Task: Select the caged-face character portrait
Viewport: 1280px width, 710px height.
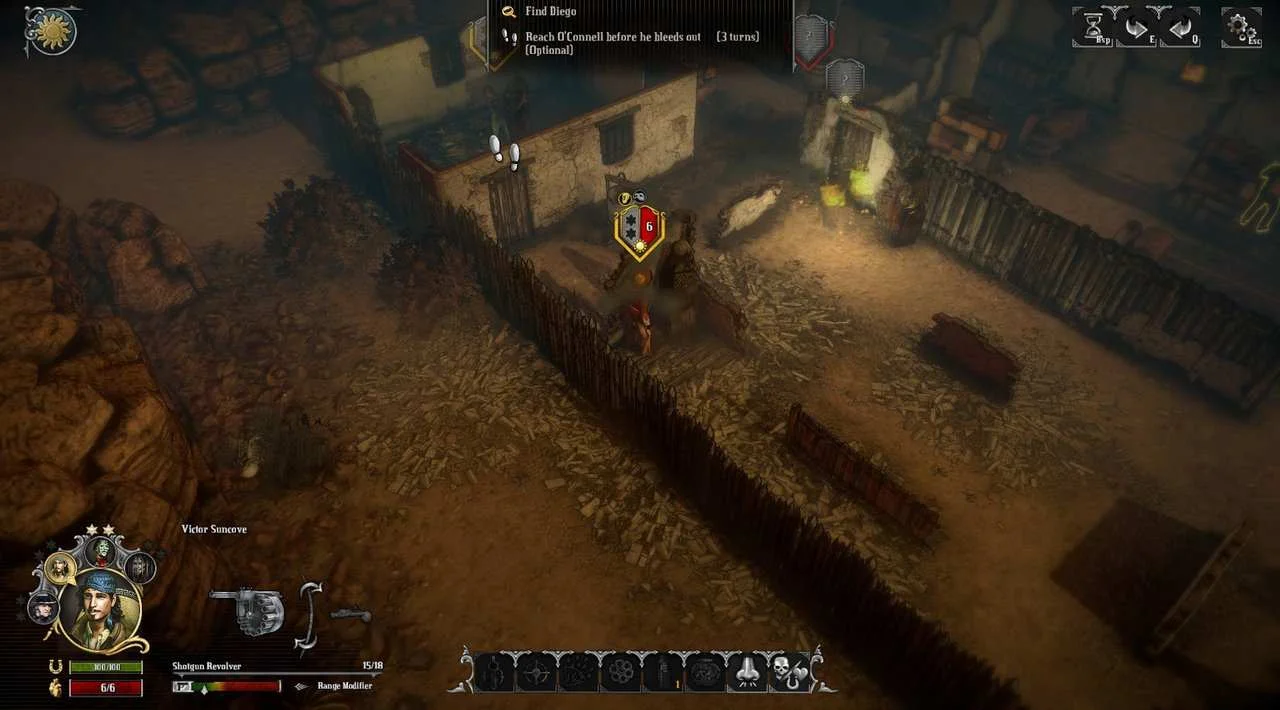Action: coord(140,568)
